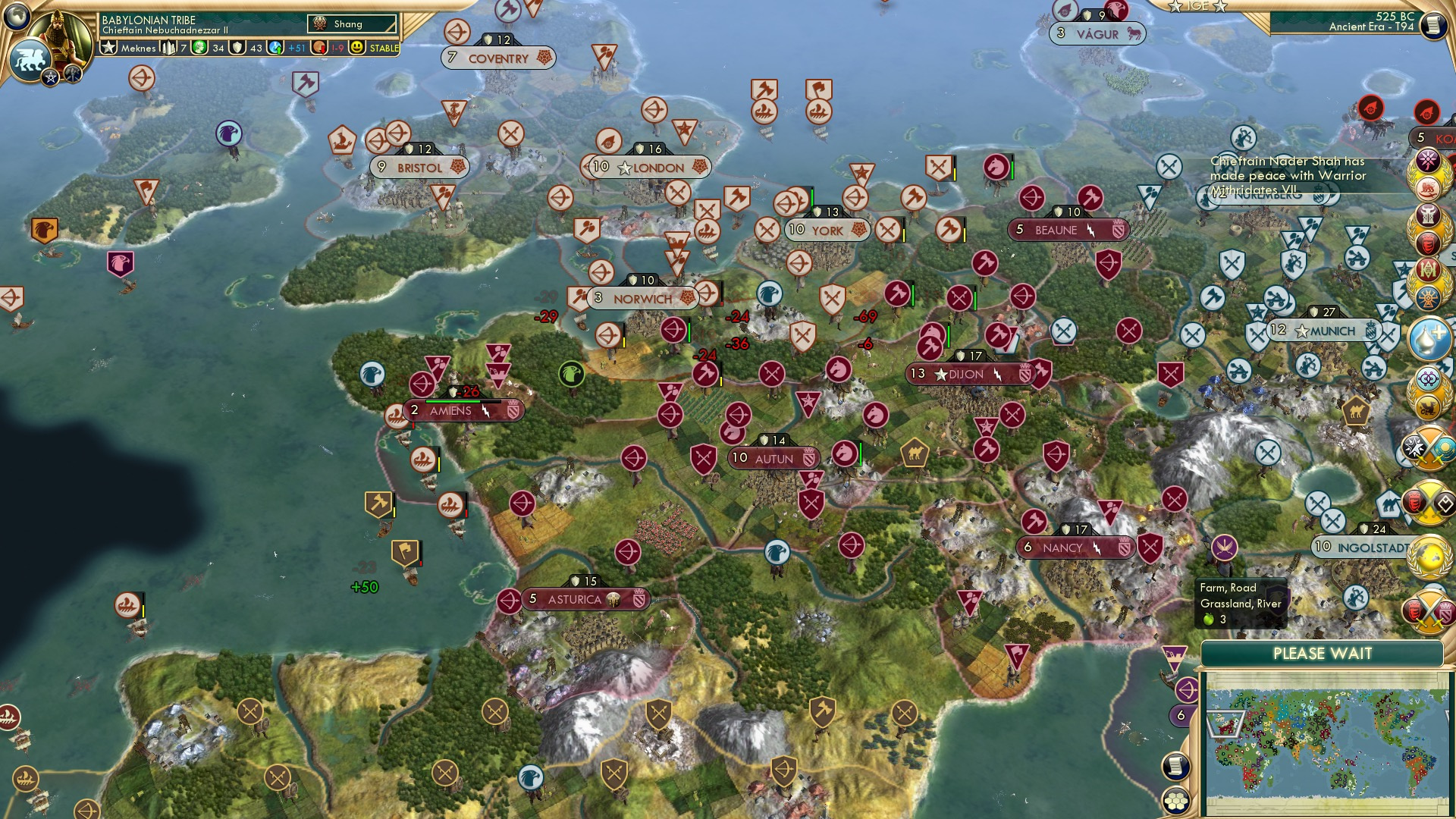
Task: Toggle the STABLE stability indicator
Action: [x=383, y=48]
